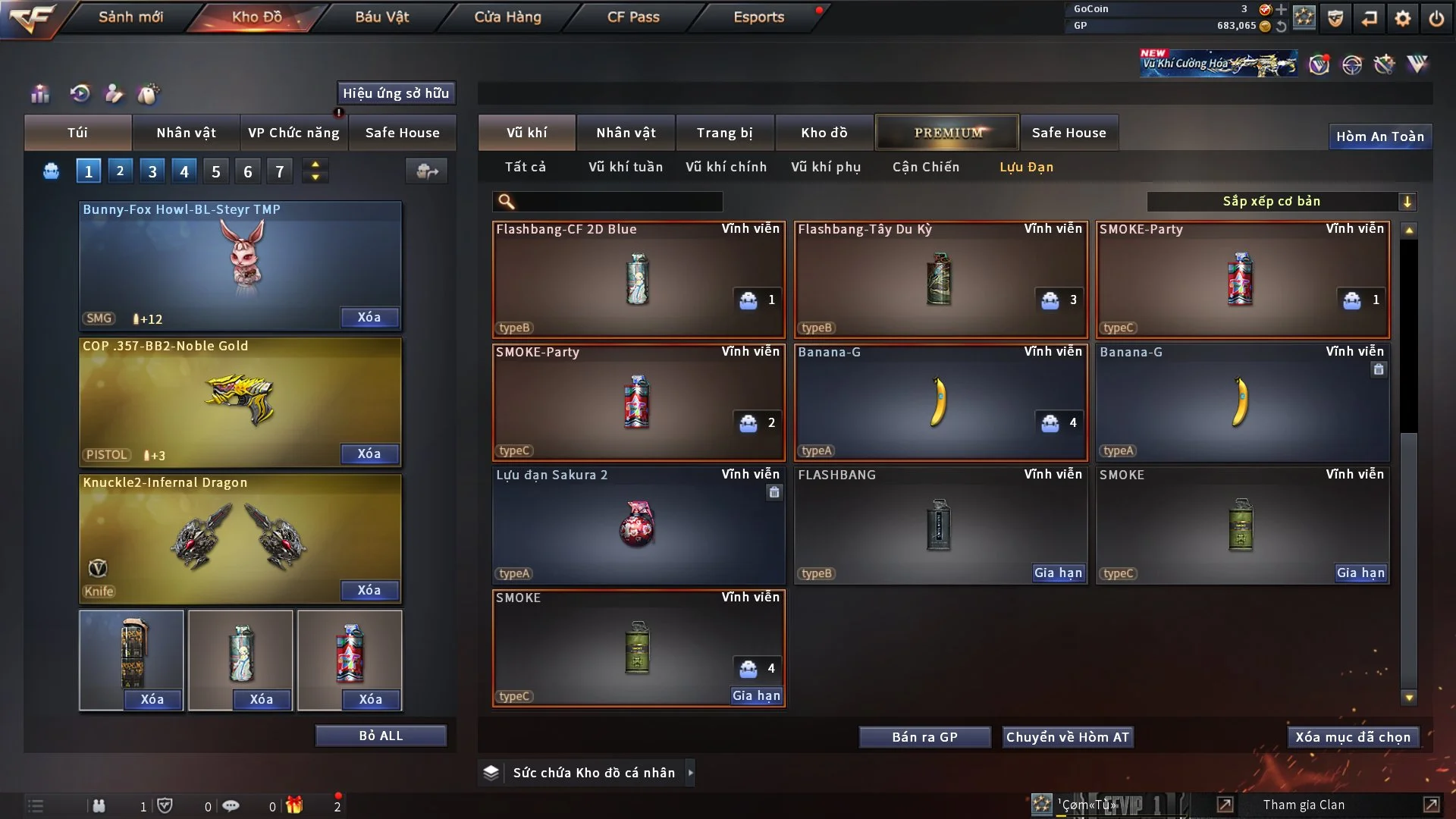1456x819 pixels.
Task: Choose the Lựu đạn Sakura 2 grenade
Action: tap(638, 525)
